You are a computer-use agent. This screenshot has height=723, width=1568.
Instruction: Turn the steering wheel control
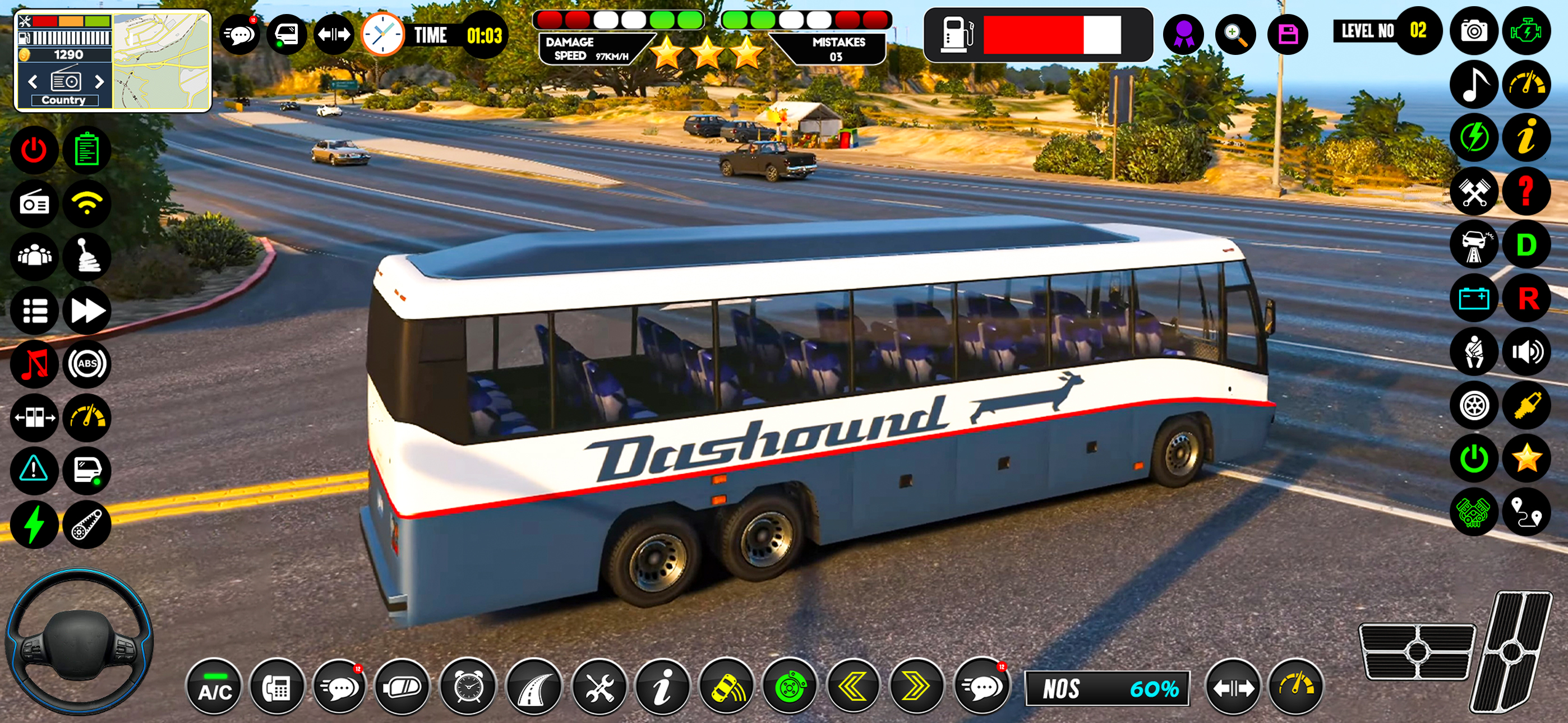[x=79, y=642]
